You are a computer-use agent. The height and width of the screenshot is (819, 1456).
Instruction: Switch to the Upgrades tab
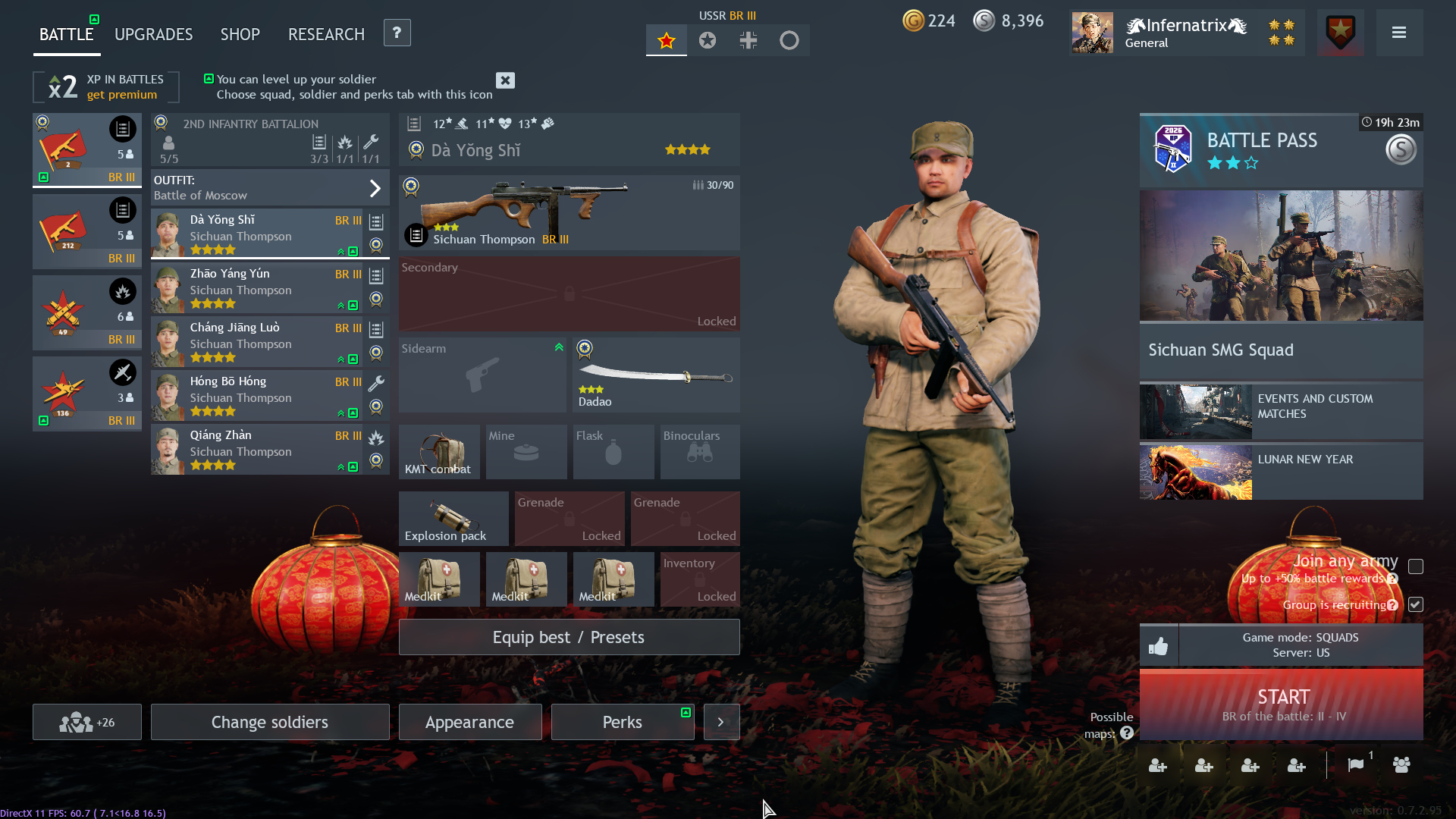pyautogui.click(x=153, y=34)
